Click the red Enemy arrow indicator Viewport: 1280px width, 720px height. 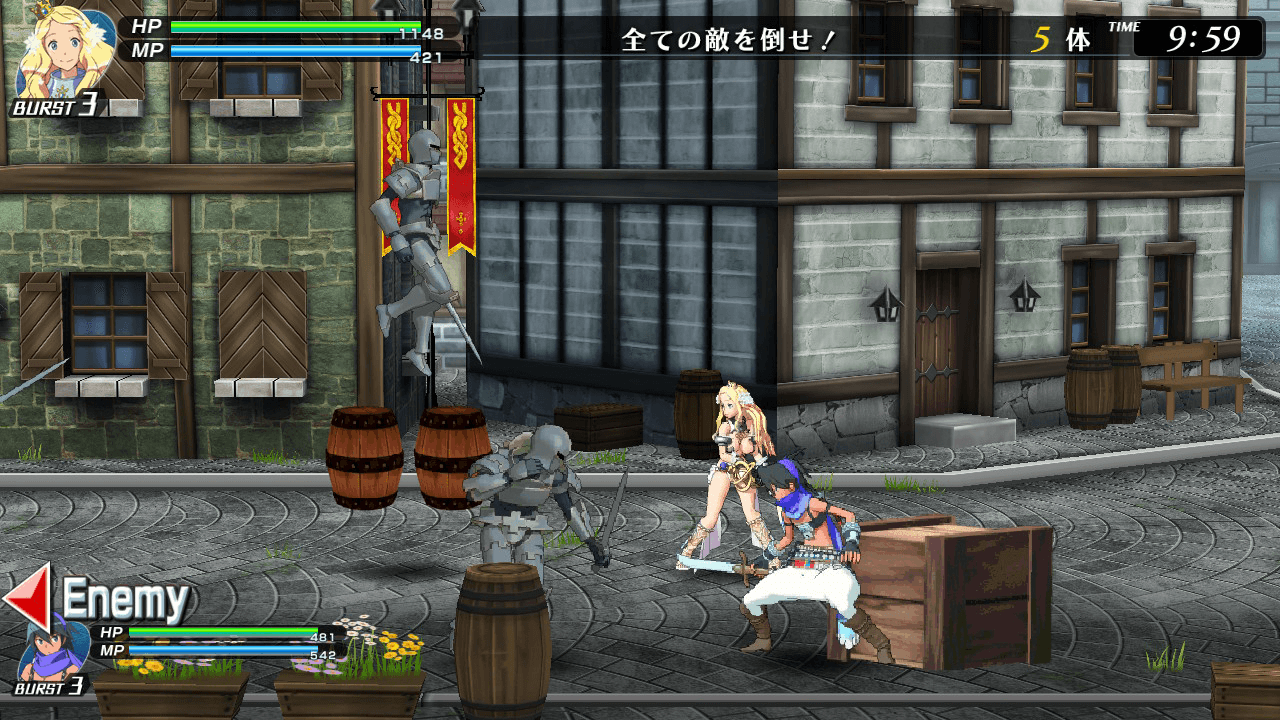tap(30, 595)
